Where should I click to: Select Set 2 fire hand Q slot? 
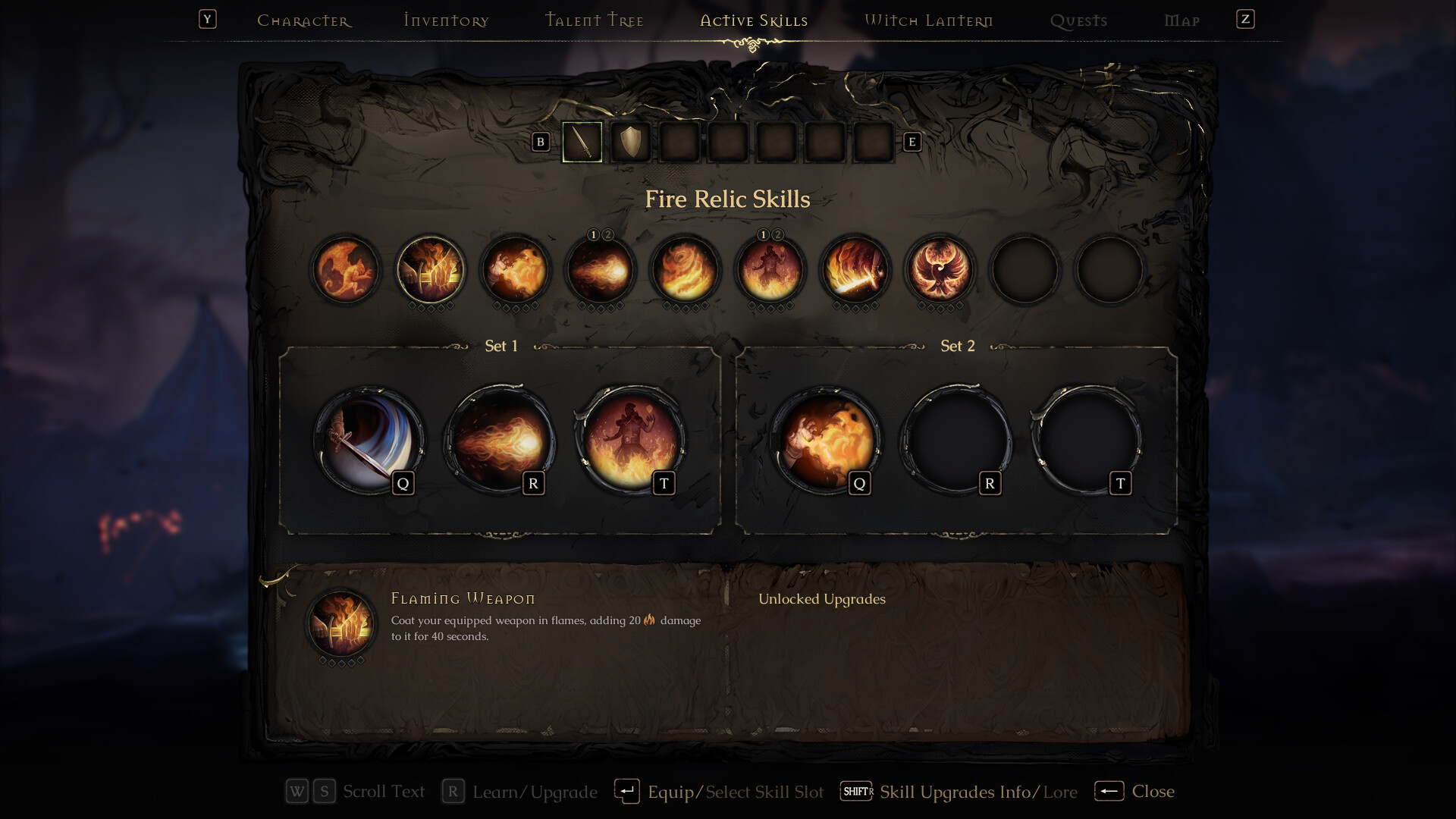(826, 441)
